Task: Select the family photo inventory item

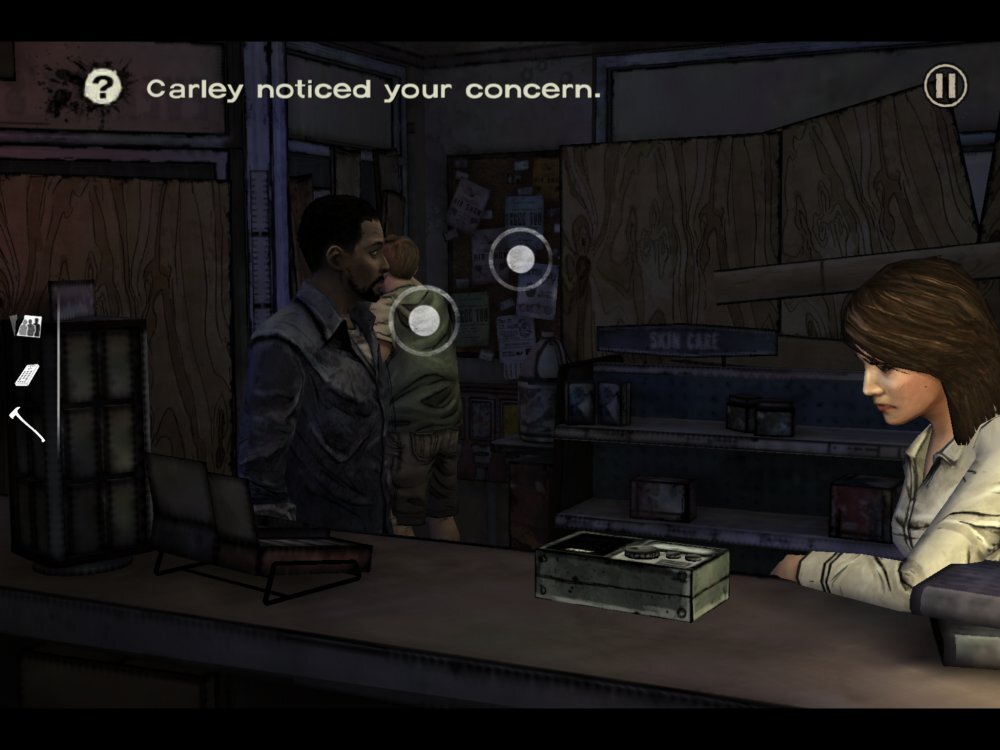Action: (25, 325)
